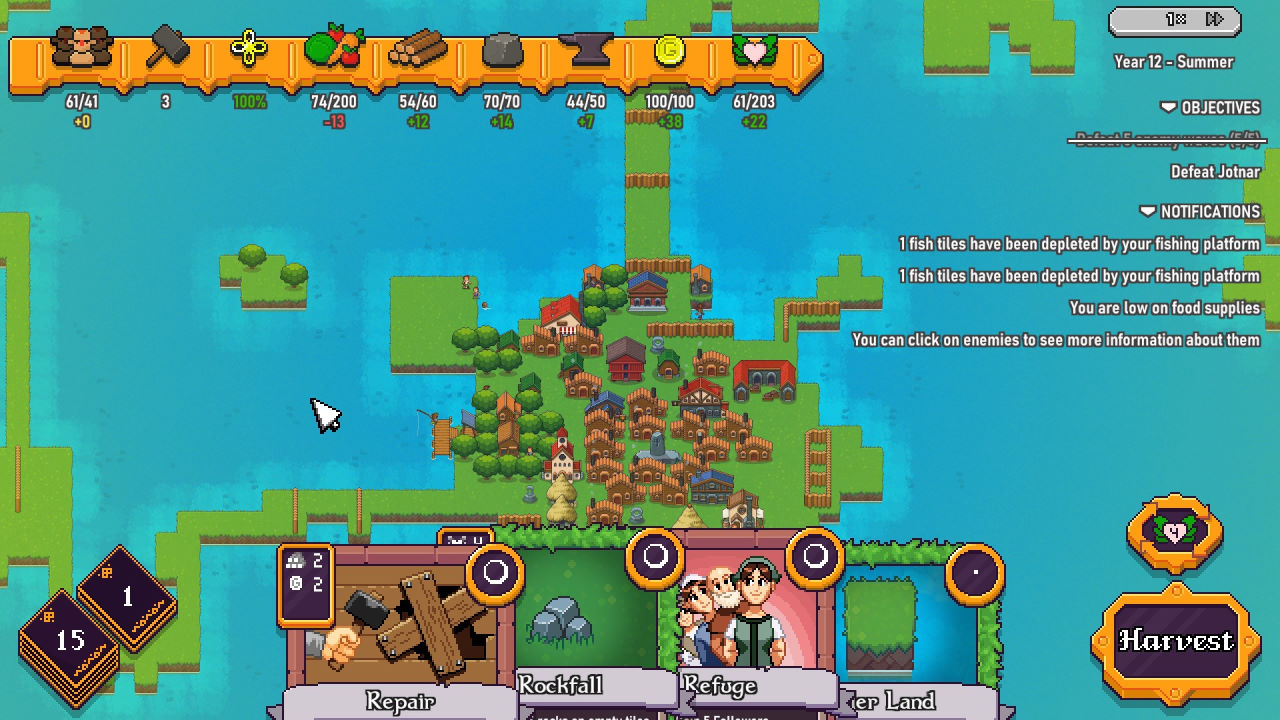This screenshot has width=1280, height=720.
Task: Inspect the wood logs resource icon
Action: point(417,49)
